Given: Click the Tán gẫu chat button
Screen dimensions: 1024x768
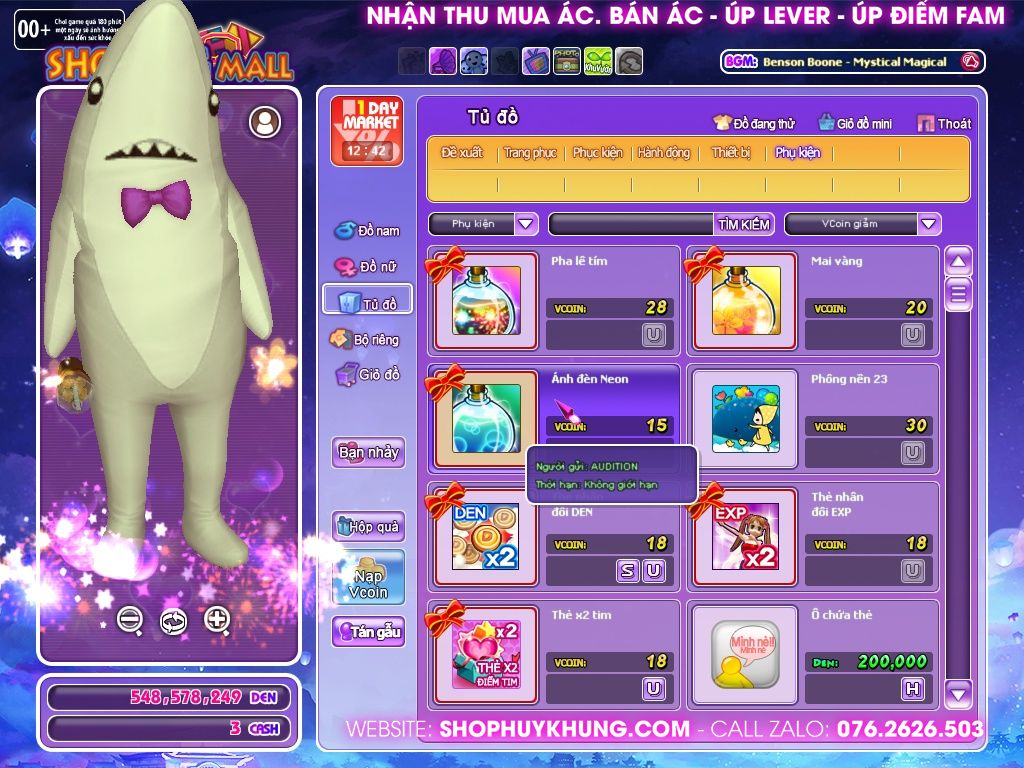Looking at the screenshot, I should coord(368,632).
